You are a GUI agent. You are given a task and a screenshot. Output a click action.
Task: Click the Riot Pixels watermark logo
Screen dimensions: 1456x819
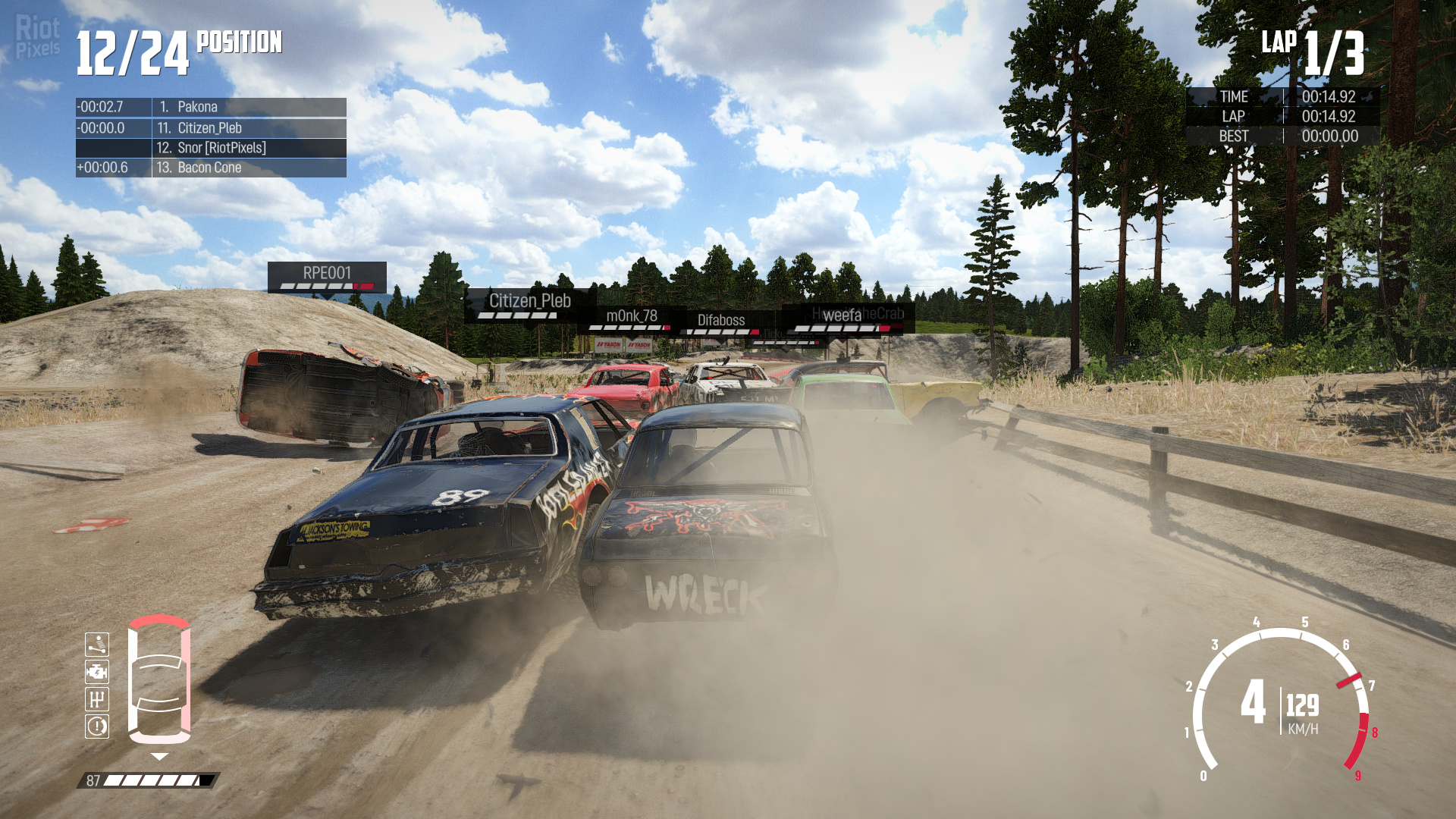[37, 36]
